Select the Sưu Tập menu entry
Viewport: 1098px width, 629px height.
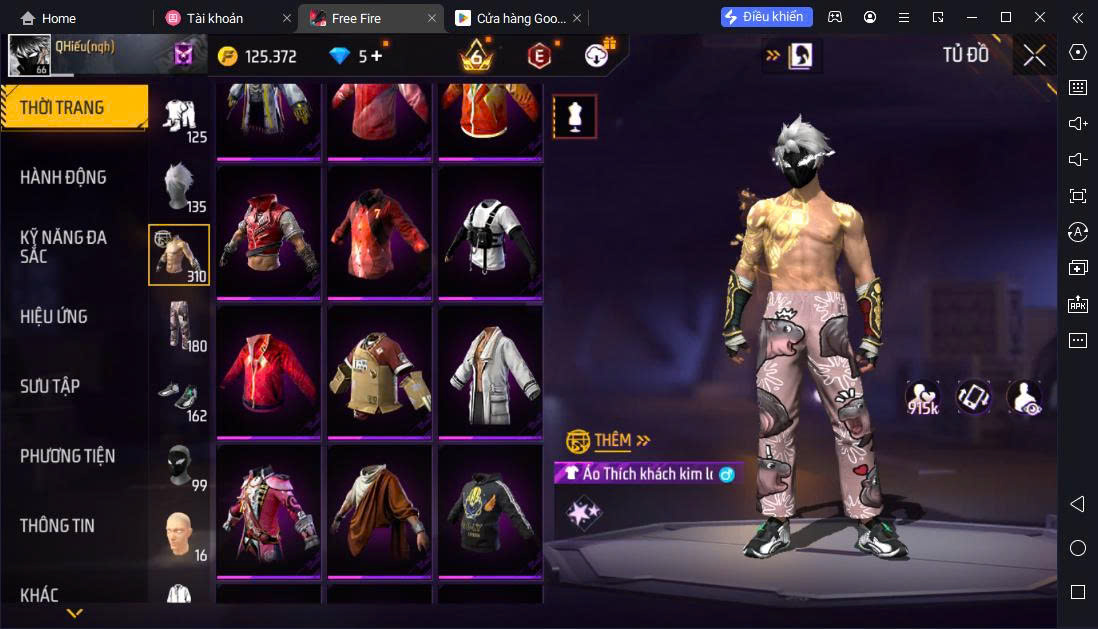point(50,386)
